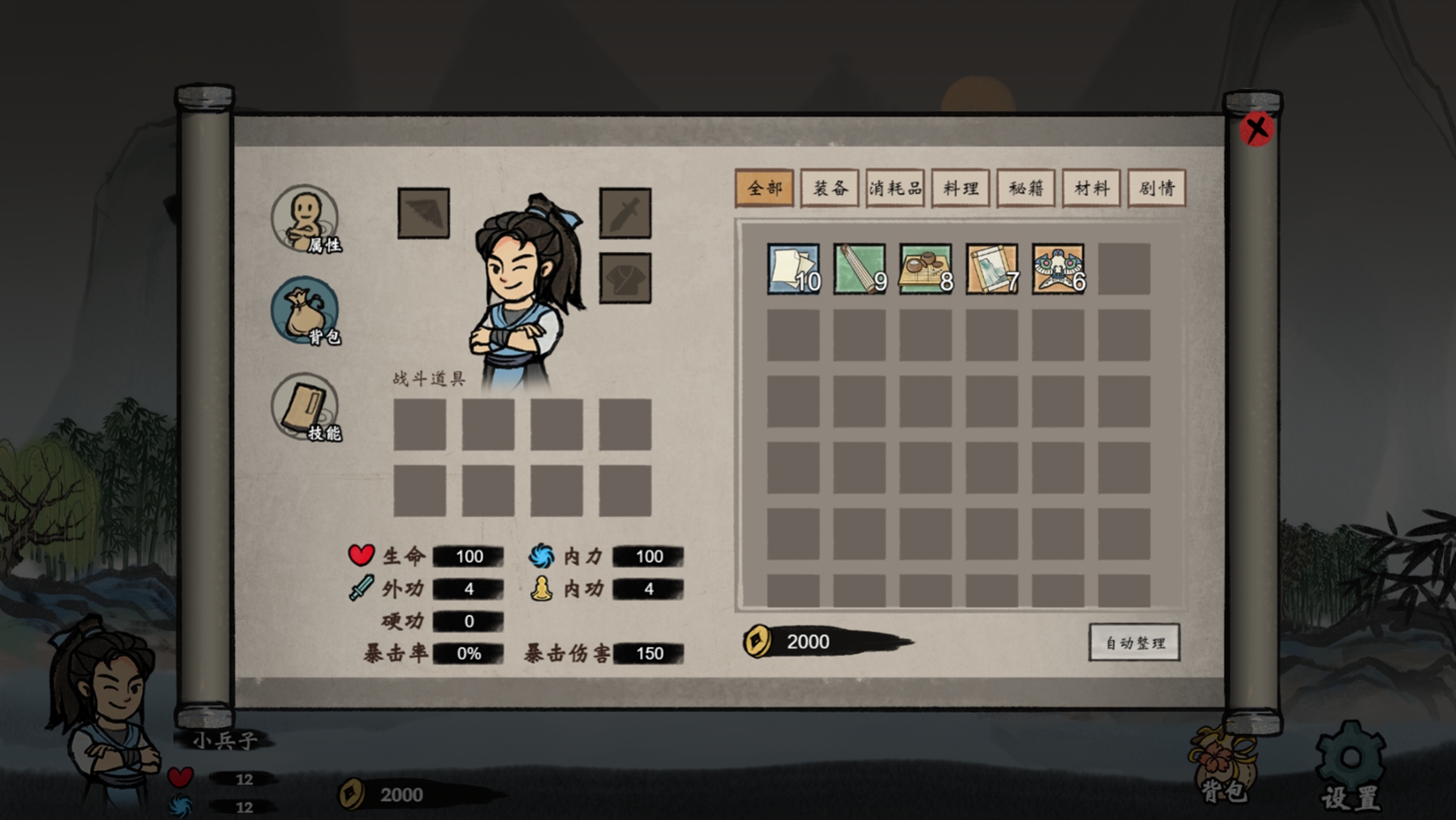1456x820 pixels.
Task: Open the 剧情 story items tab
Action: point(1156,188)
